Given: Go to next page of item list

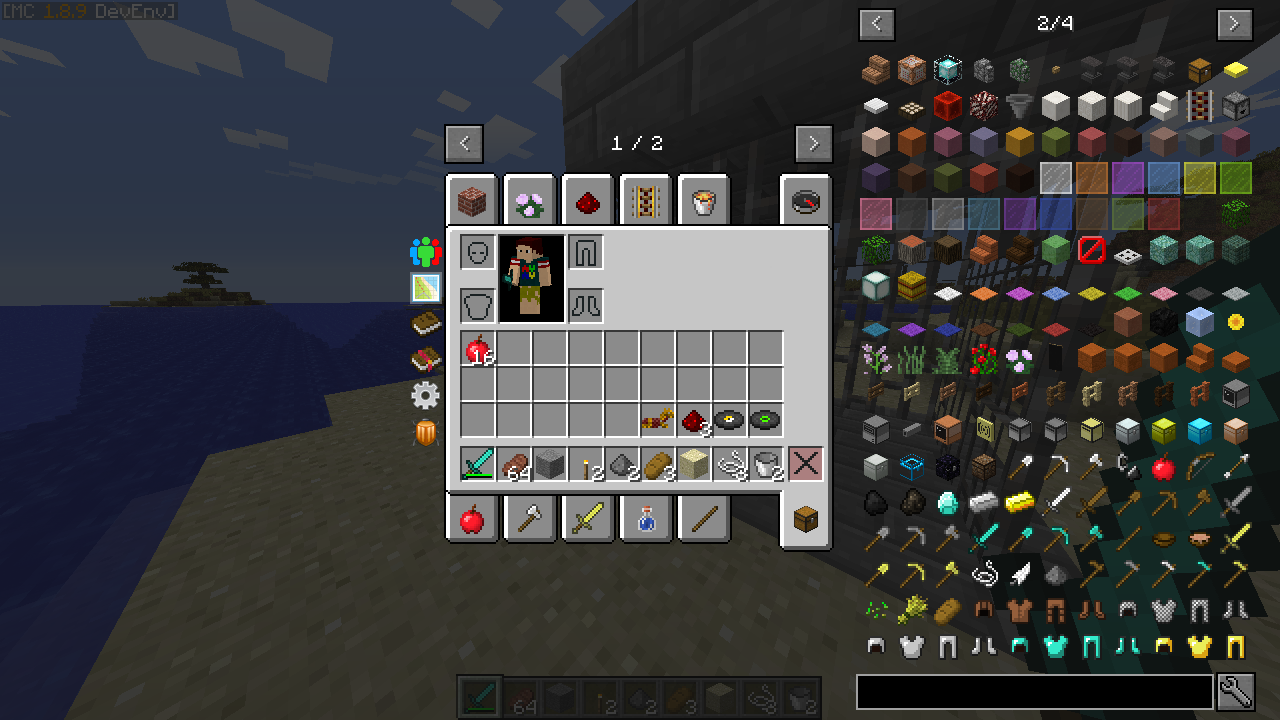Looking at the screenshot, I should coord(1234,24).
